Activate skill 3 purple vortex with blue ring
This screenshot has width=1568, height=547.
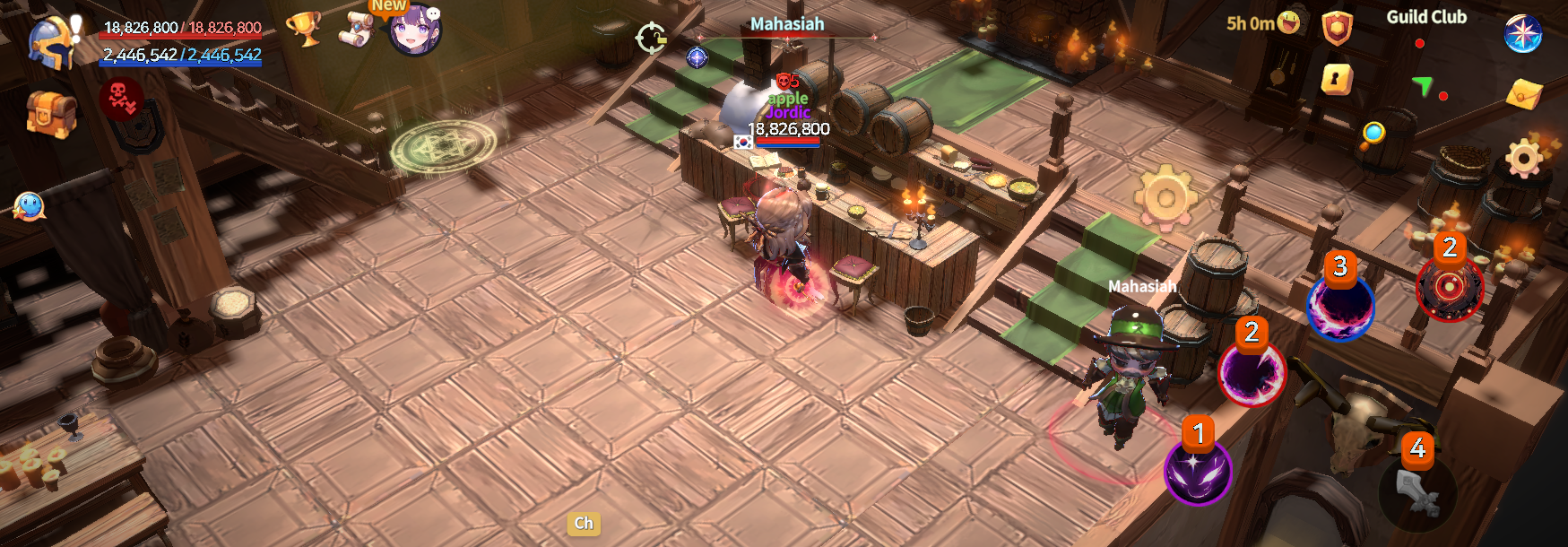click(1340, 308)
